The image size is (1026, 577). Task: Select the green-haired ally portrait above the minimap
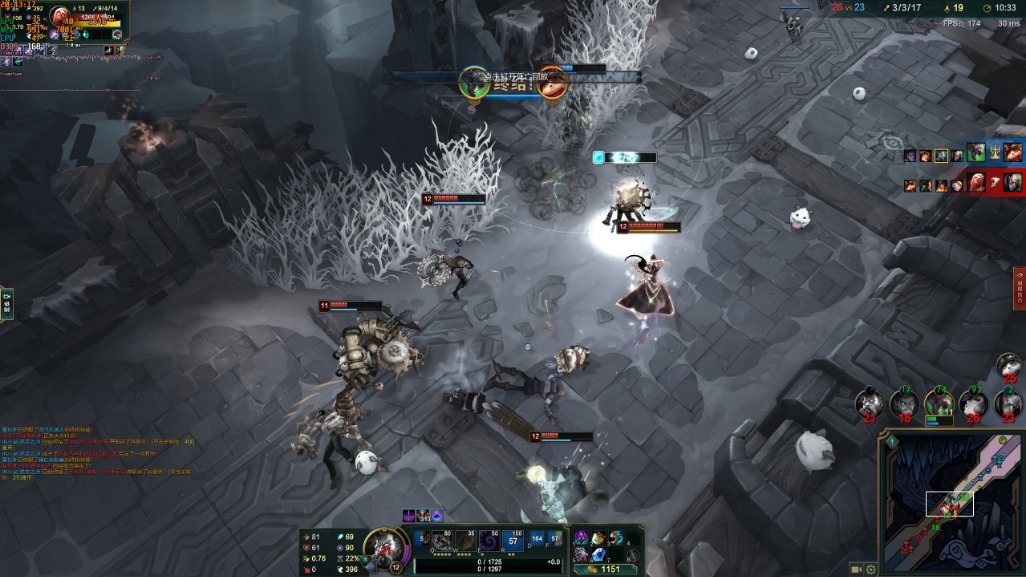[x=939, y=403]
